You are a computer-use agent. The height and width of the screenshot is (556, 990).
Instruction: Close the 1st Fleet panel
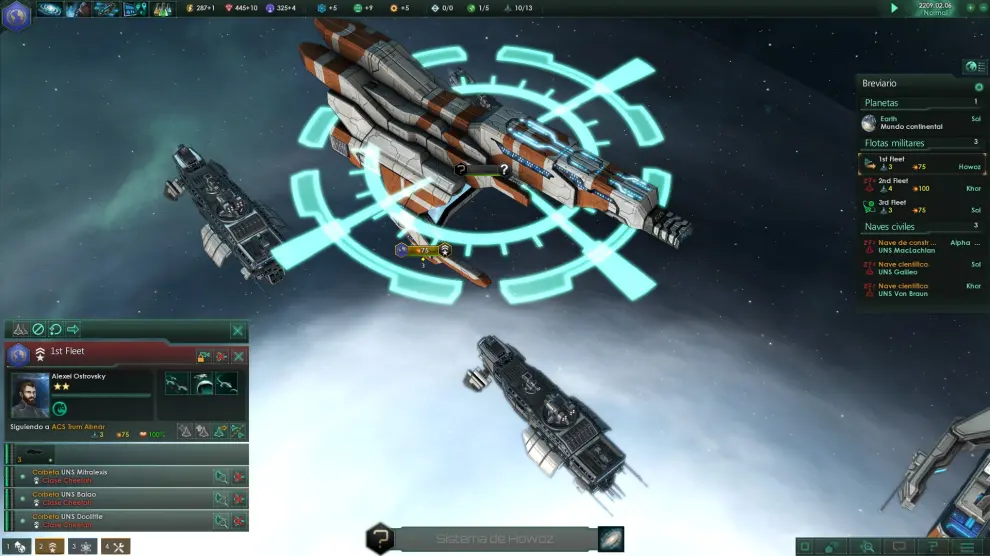(239, 355)
